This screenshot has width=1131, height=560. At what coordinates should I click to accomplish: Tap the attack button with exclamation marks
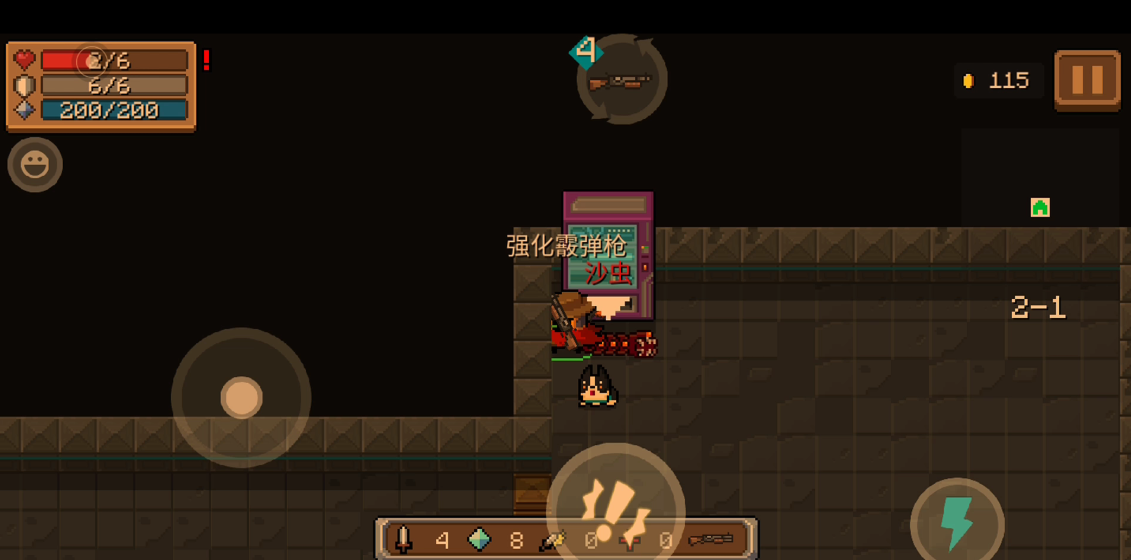tap(615, 503)
